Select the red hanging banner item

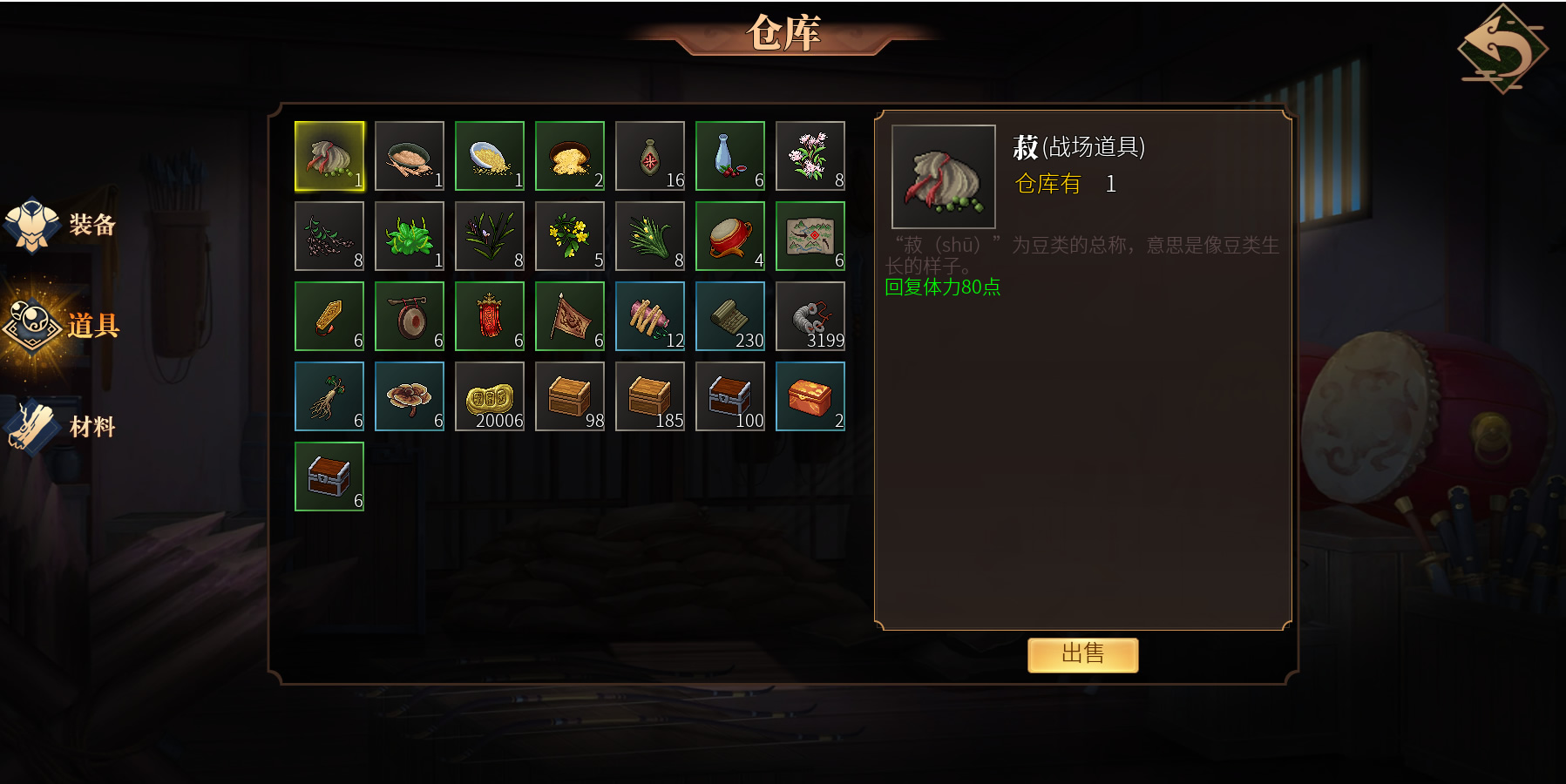[x=490, y=316]
